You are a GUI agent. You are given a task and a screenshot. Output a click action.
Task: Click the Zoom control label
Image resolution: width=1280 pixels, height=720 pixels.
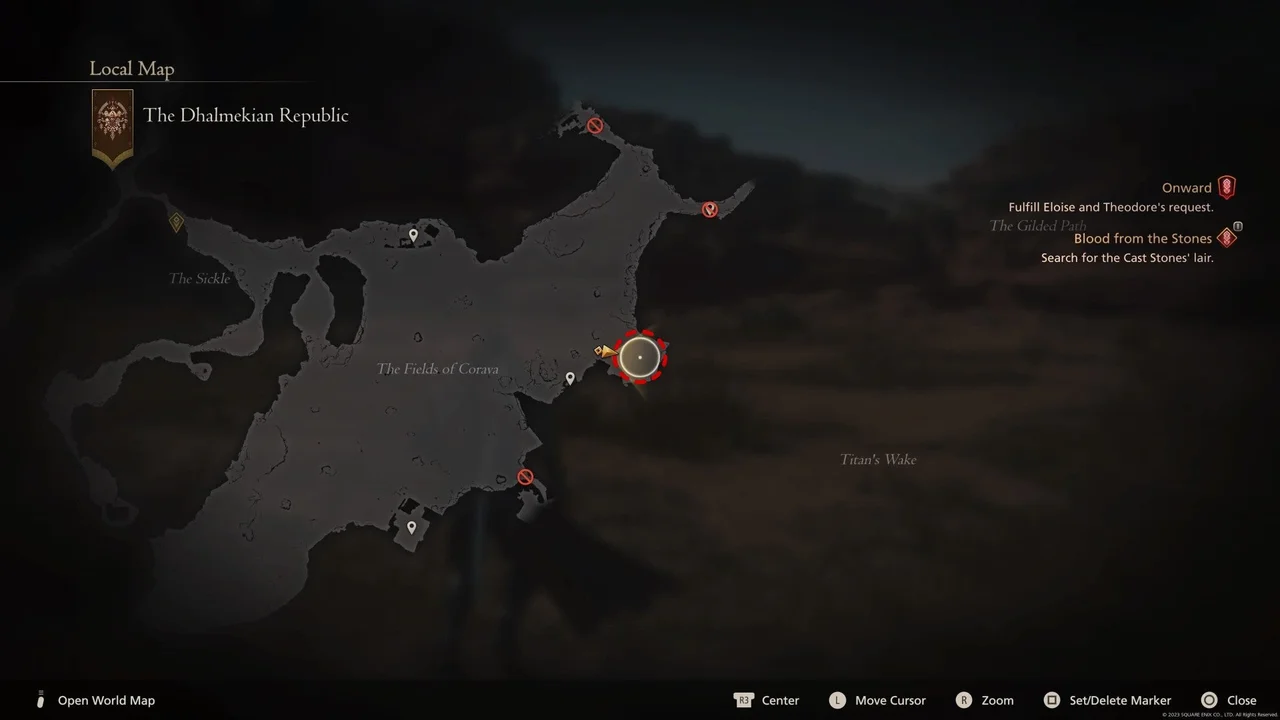pos(997,700)
